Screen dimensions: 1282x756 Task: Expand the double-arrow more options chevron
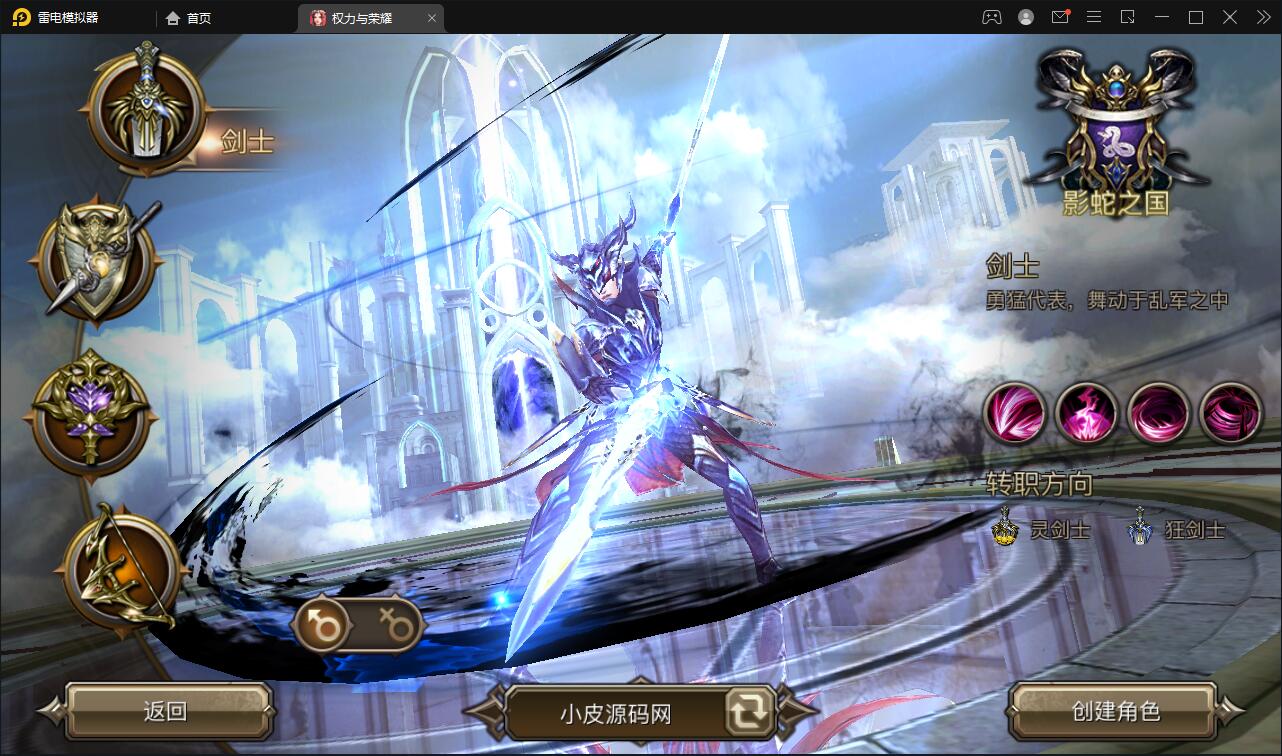(x=1262, y=17)
